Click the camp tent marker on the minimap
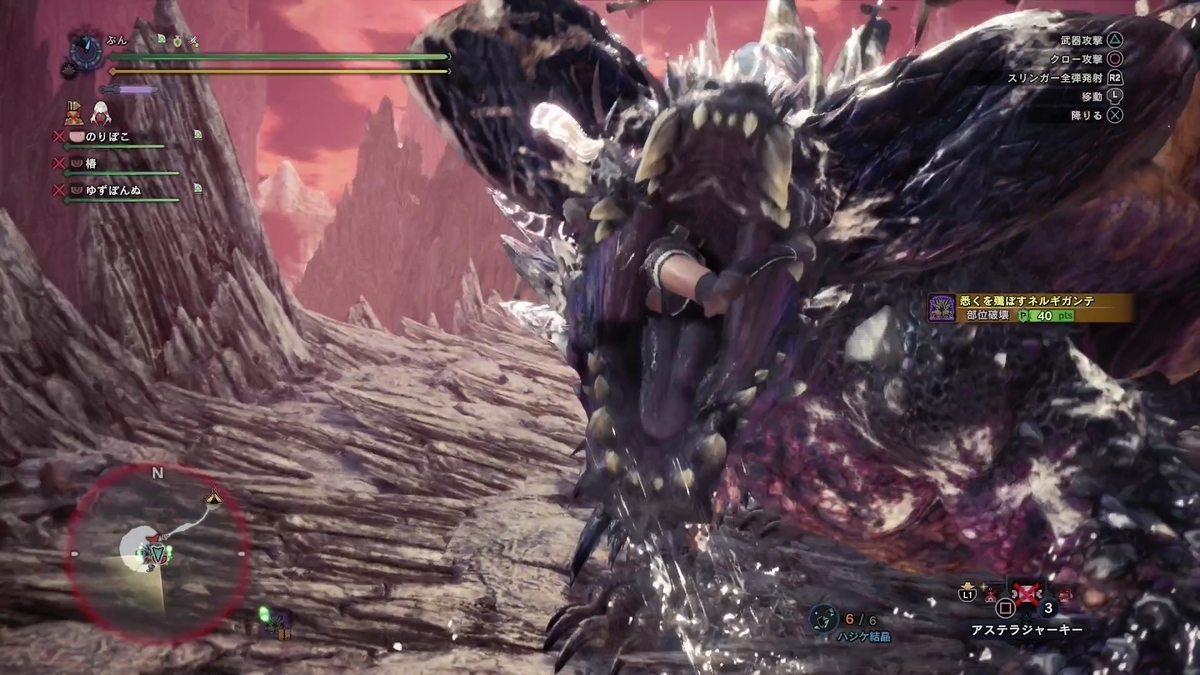Screen dimensions: 1200x675 pos(212,497)
